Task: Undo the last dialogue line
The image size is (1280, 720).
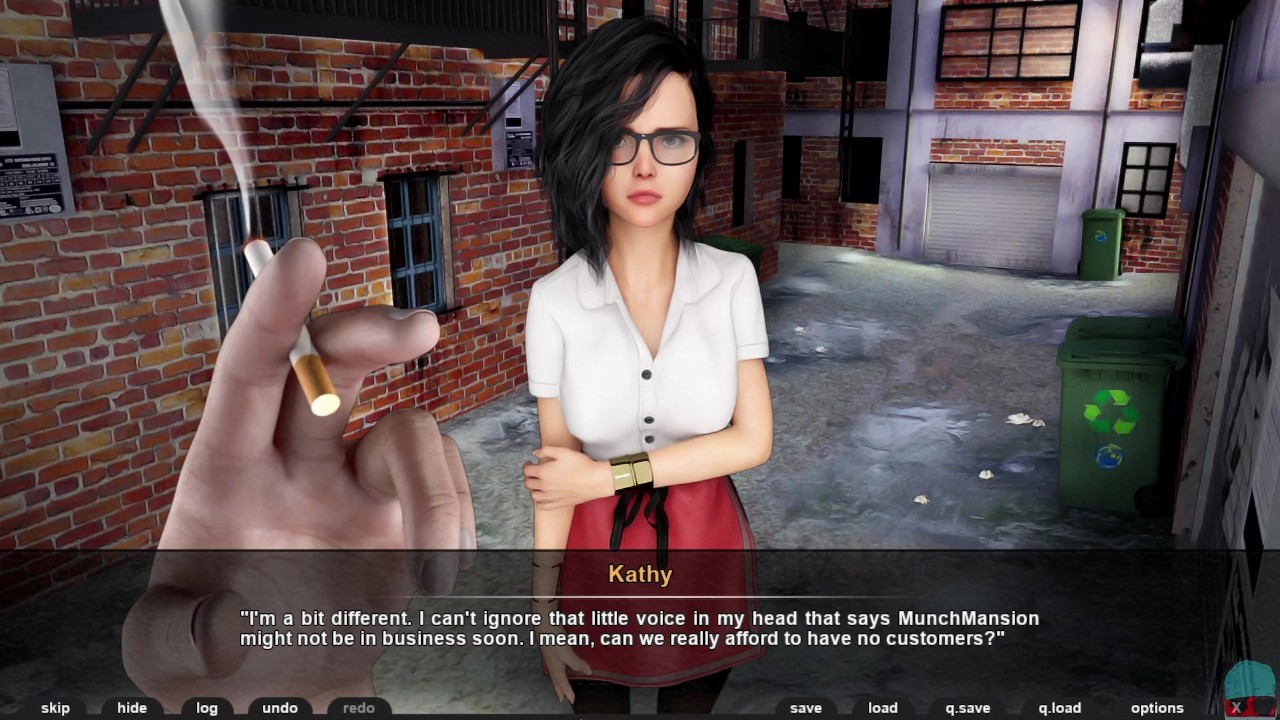Action: [280, 708]
